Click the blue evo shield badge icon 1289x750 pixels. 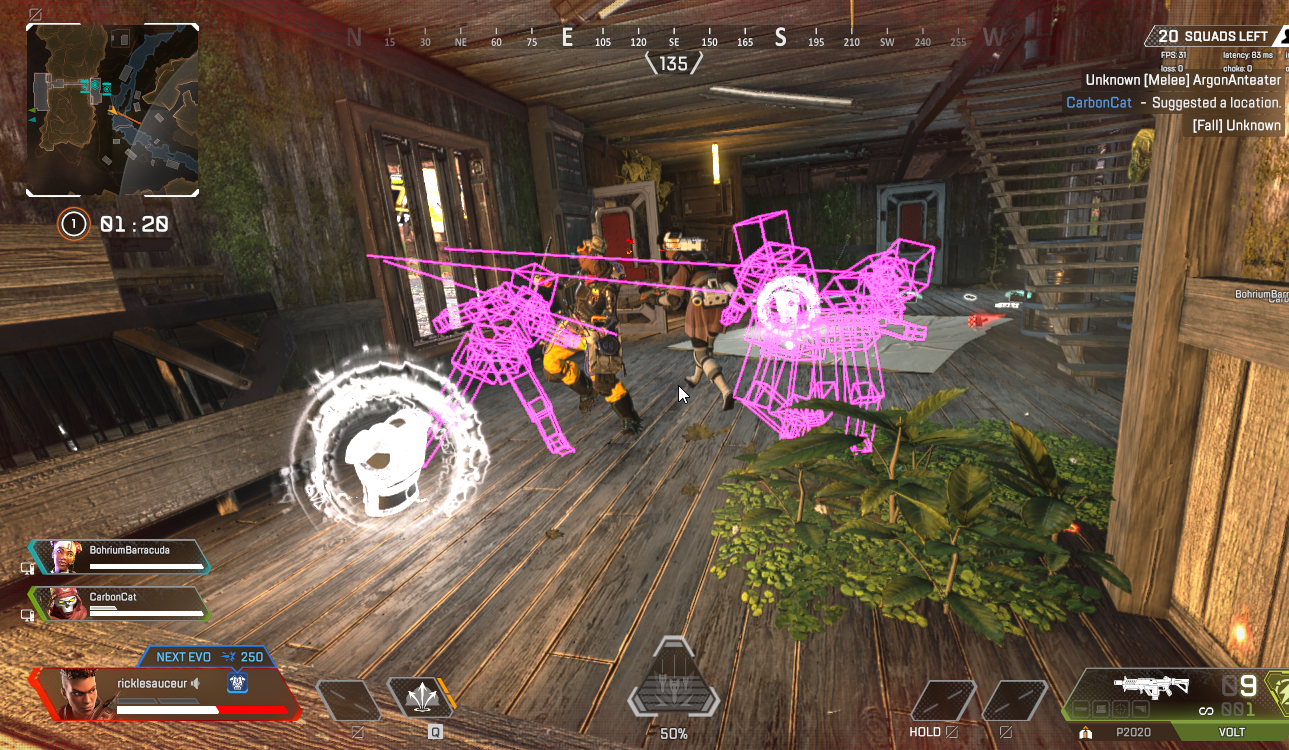(x=237, y=683)
